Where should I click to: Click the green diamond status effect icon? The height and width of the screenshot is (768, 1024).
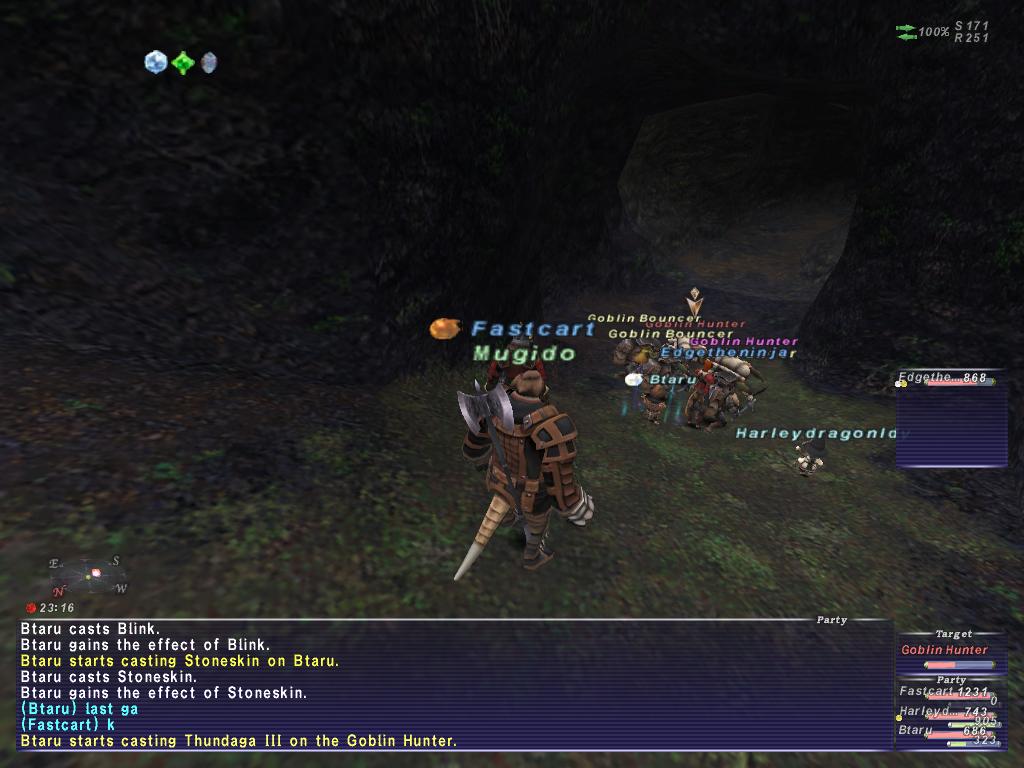coord(182,63)
